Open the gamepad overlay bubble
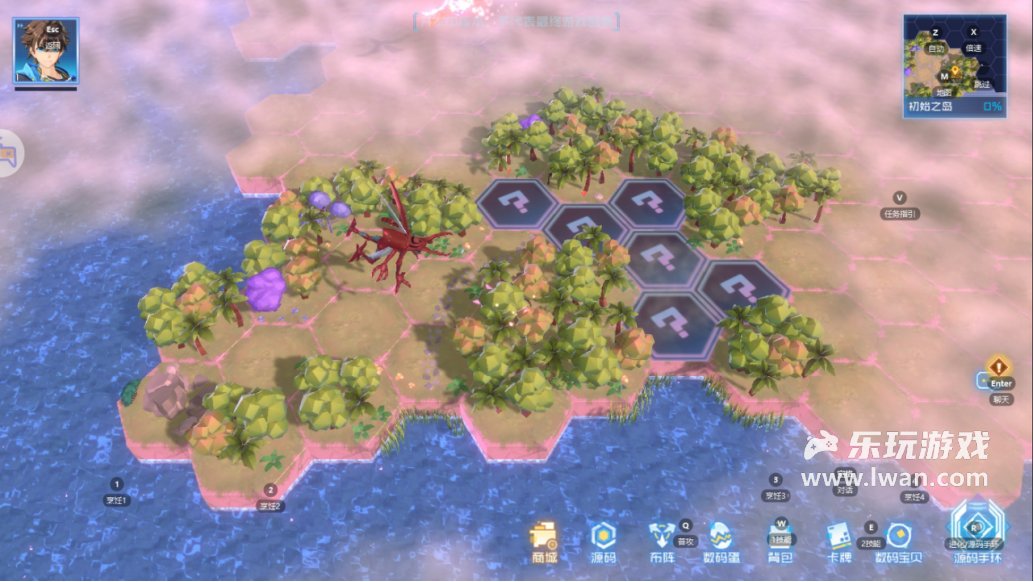1034x582 pixels. pos(8,154)
